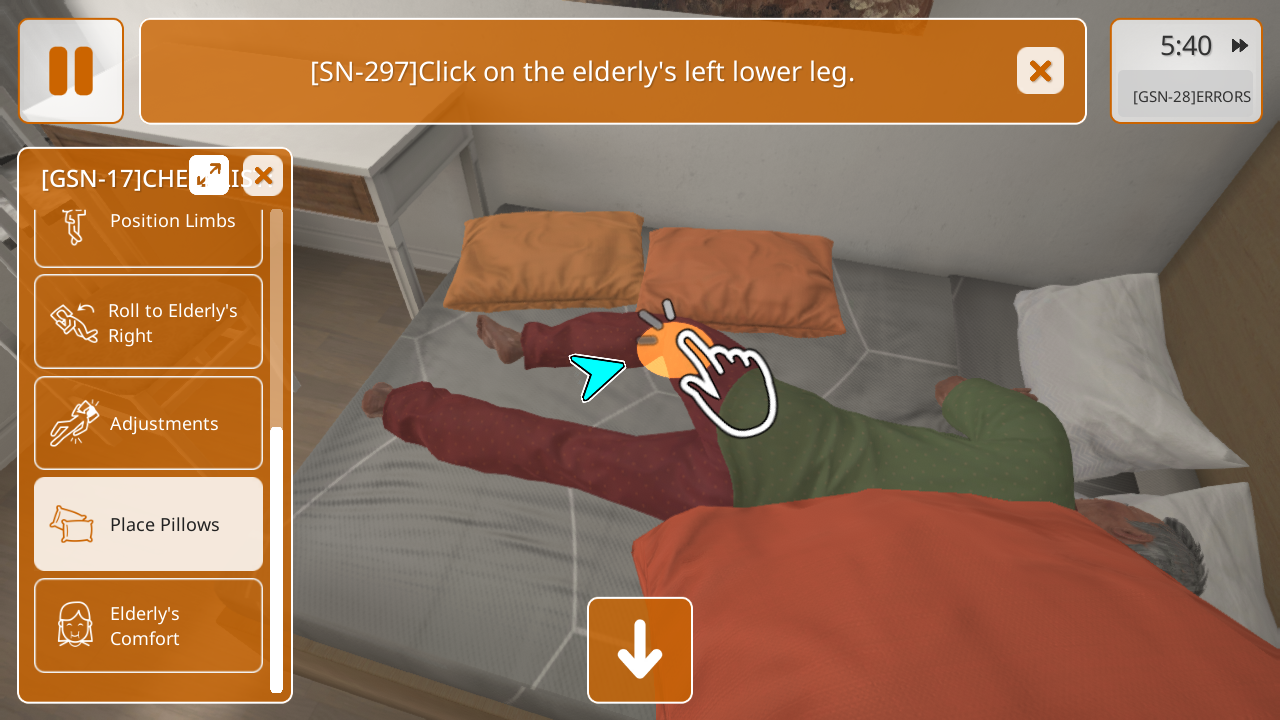This screenshot has height=720, width=1280.
Task: Dismiss the left lower leg instruction banner
Action: 1040,71
